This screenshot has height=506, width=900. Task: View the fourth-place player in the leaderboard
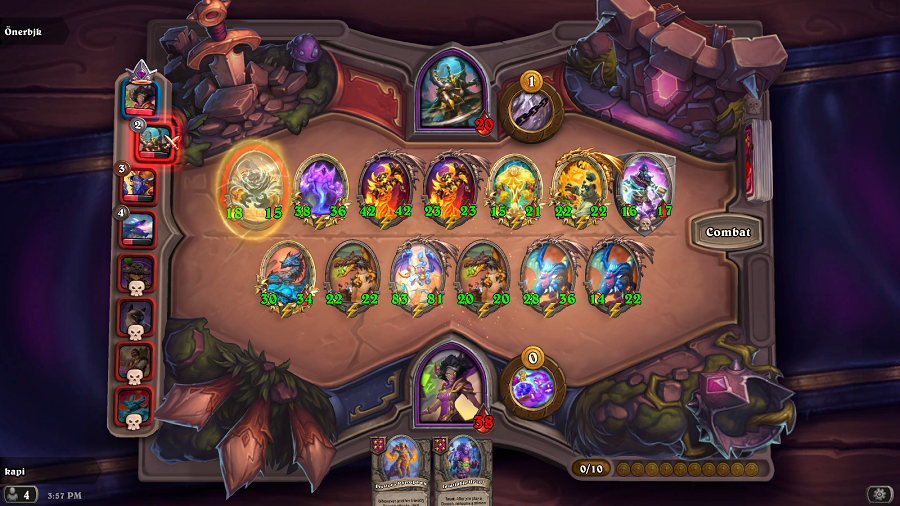point(138,229)
